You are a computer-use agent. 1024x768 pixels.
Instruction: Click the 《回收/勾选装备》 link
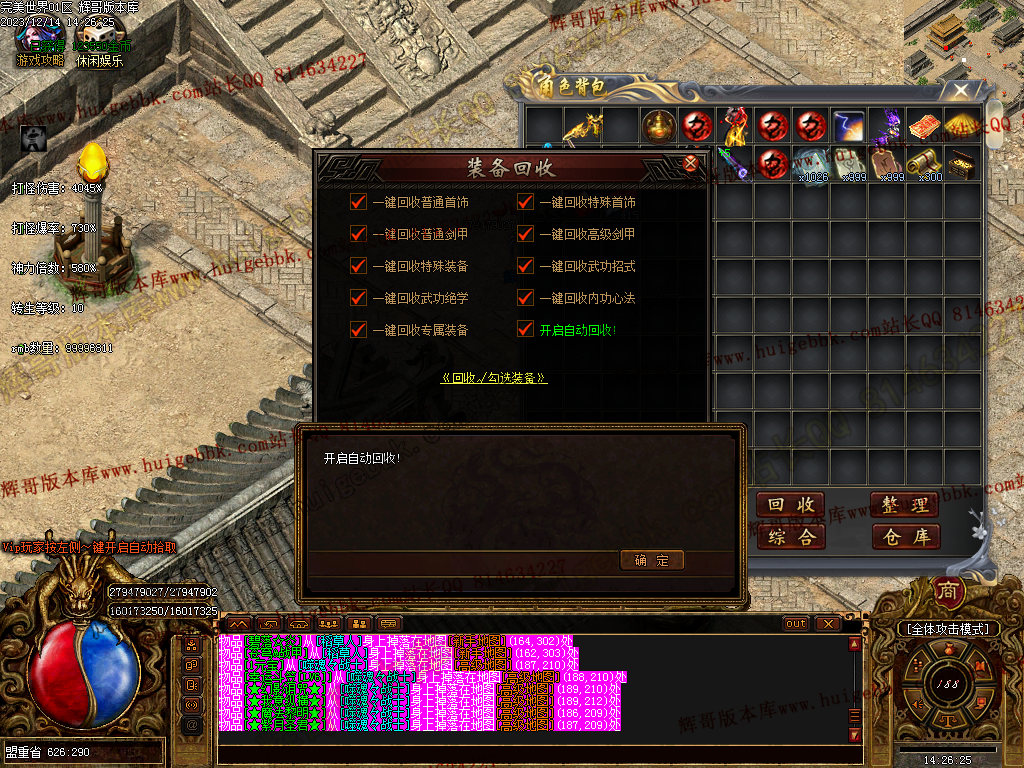tap(494, 378)
